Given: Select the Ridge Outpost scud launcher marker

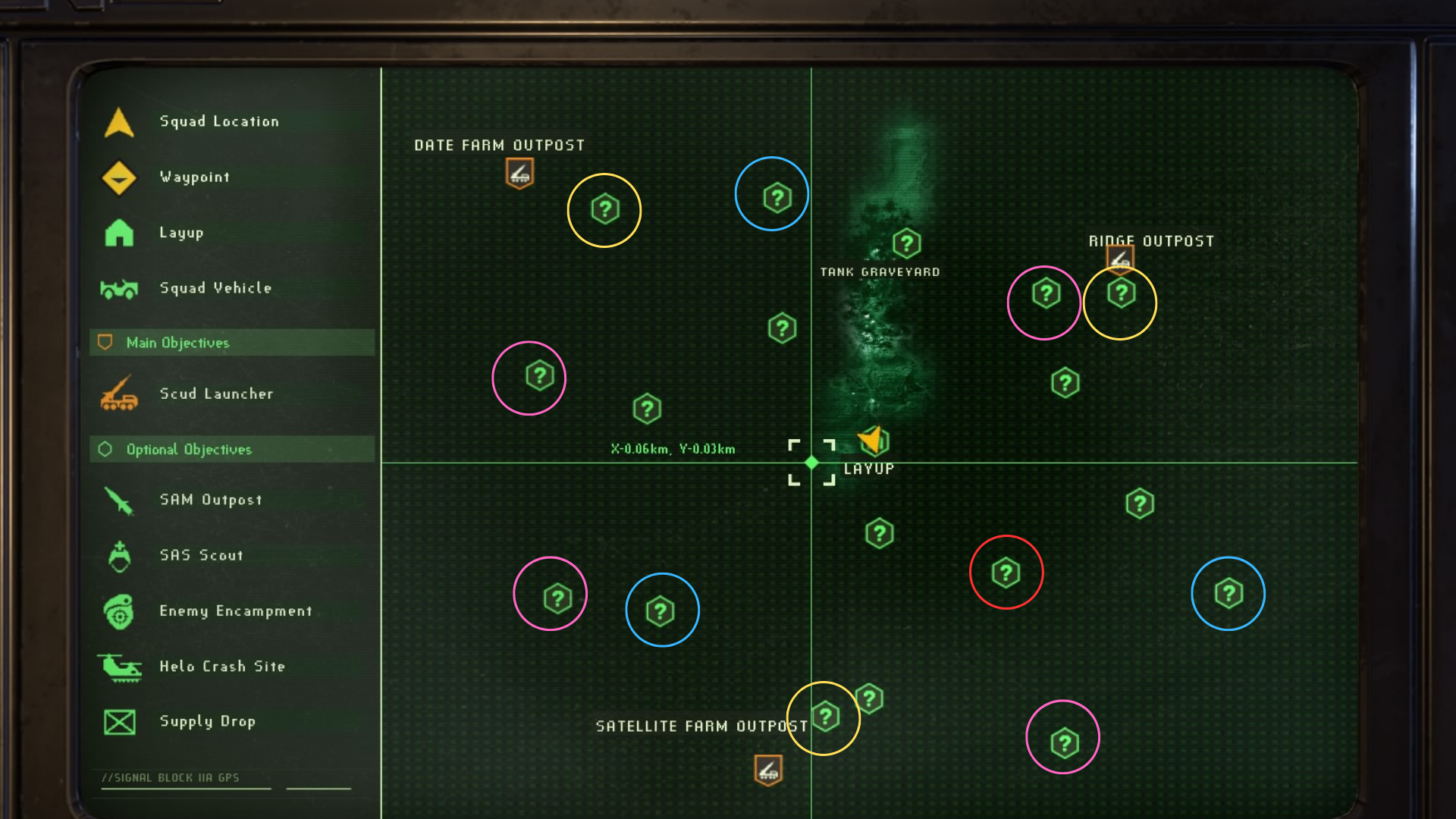Looking at the screenshot, I should point(1120,258).
